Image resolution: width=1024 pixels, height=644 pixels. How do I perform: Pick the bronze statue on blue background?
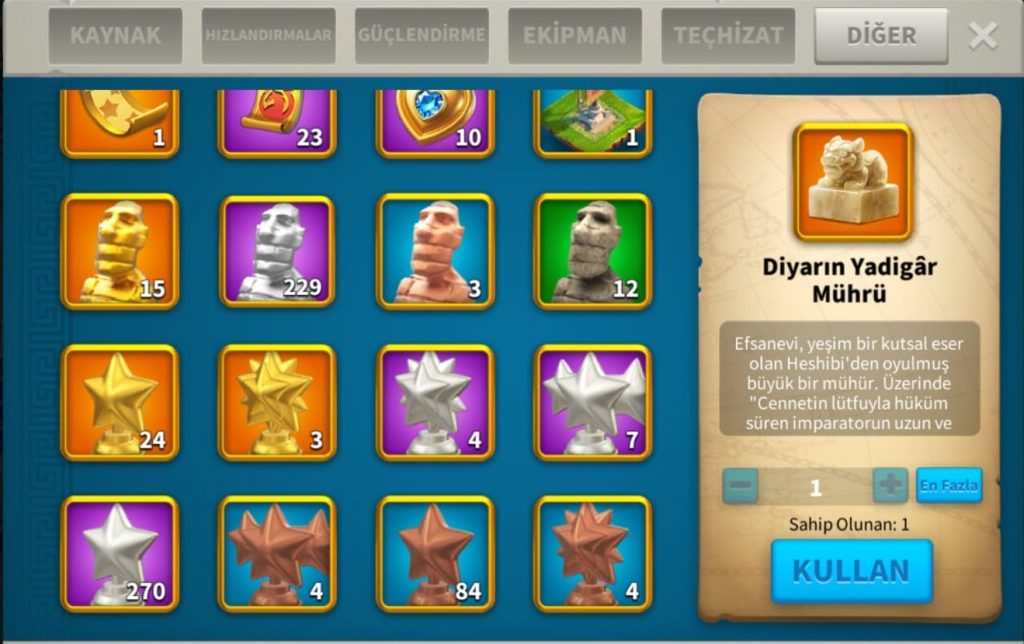(x=435, y=252)
